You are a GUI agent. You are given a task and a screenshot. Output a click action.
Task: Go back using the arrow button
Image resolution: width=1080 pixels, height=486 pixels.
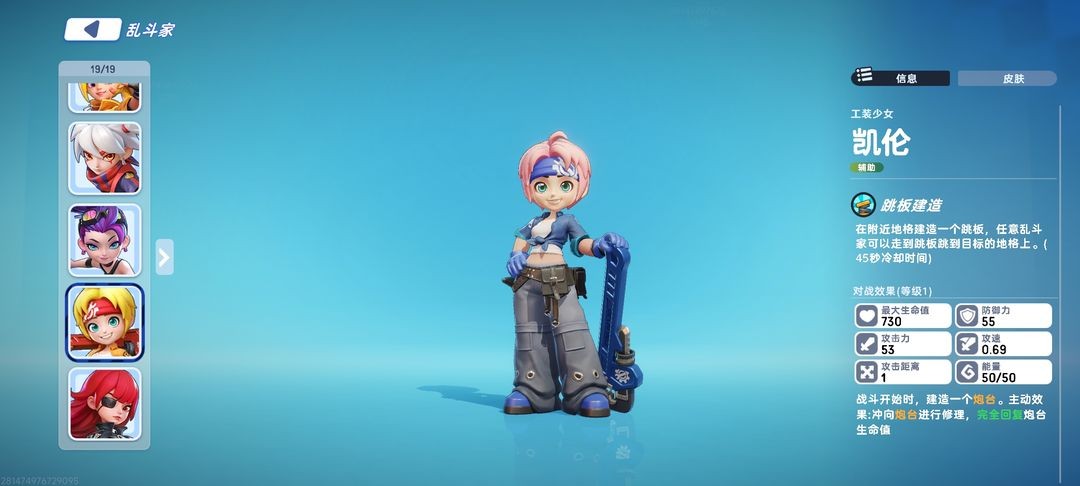point(92,29)
